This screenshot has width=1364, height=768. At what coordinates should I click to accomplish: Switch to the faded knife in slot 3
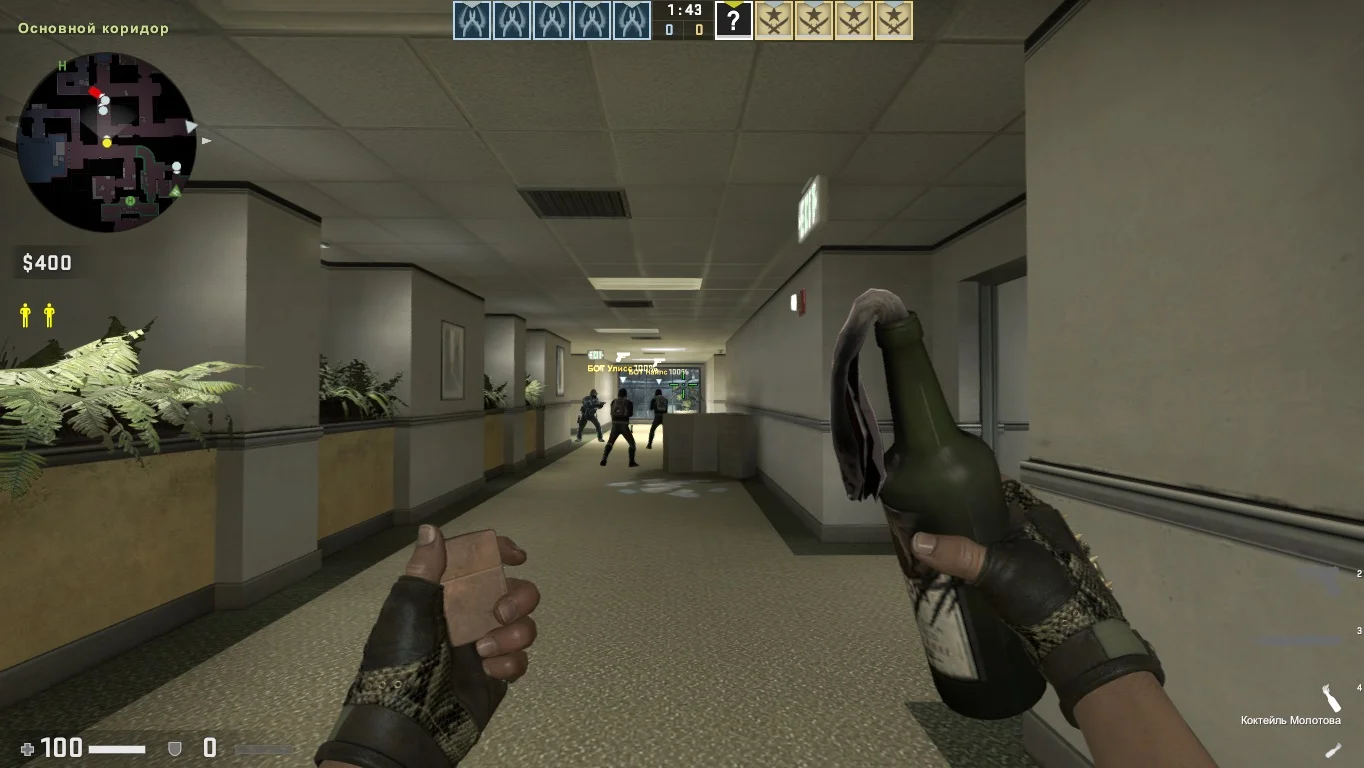pos(1300,640)
